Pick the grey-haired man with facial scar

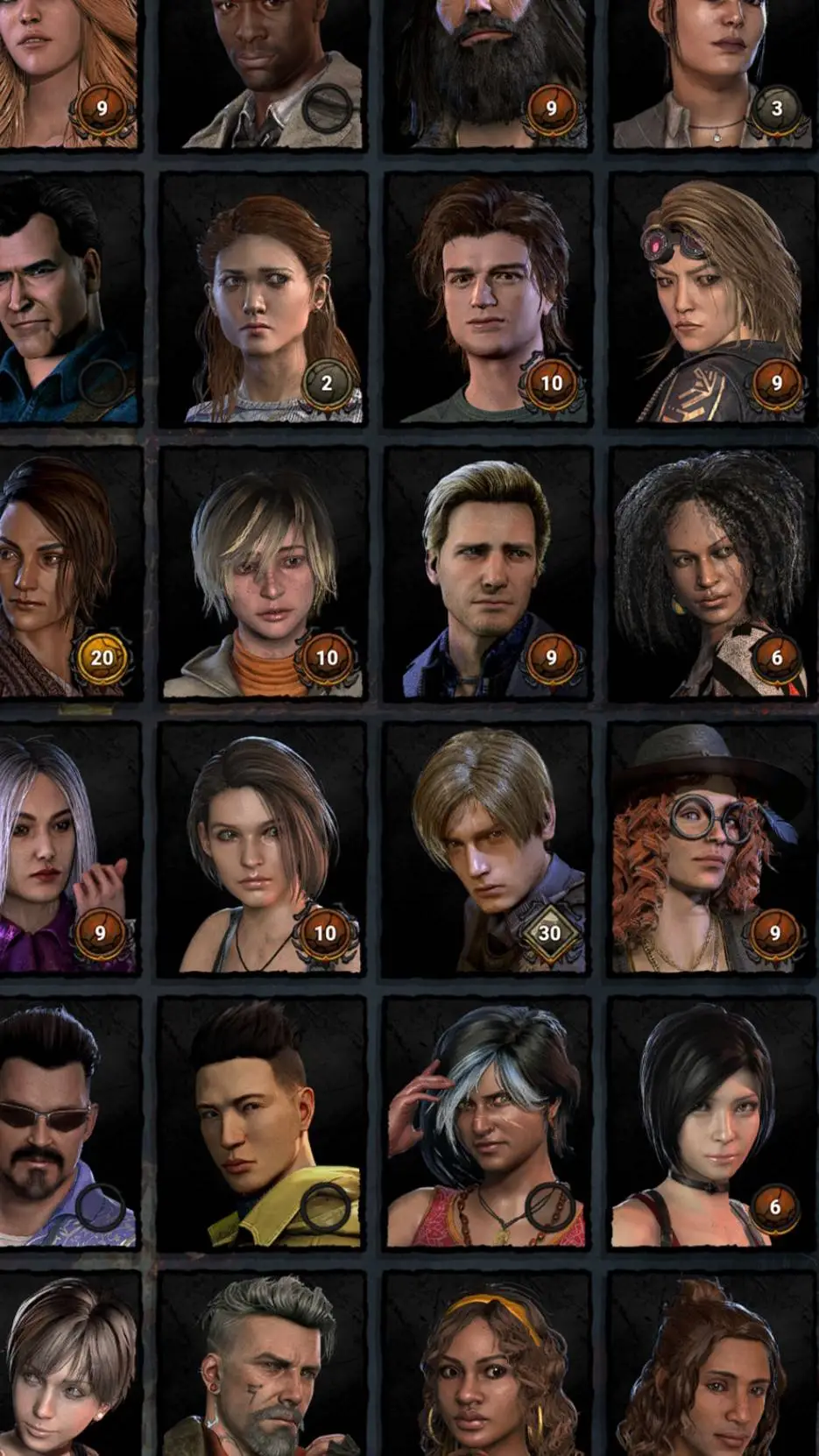click(x=263, y=1367)
